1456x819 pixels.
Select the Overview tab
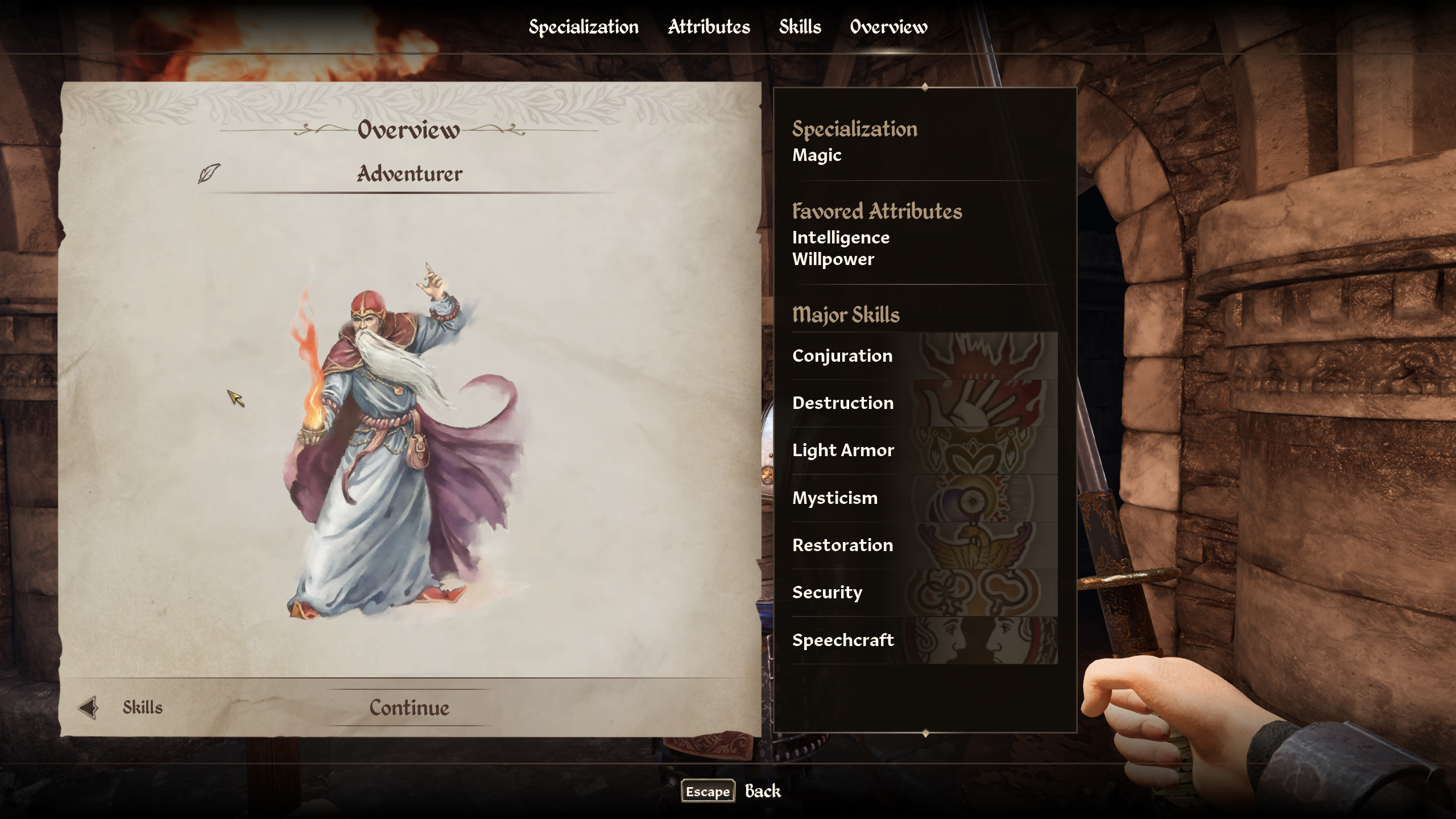pos(888,27)
